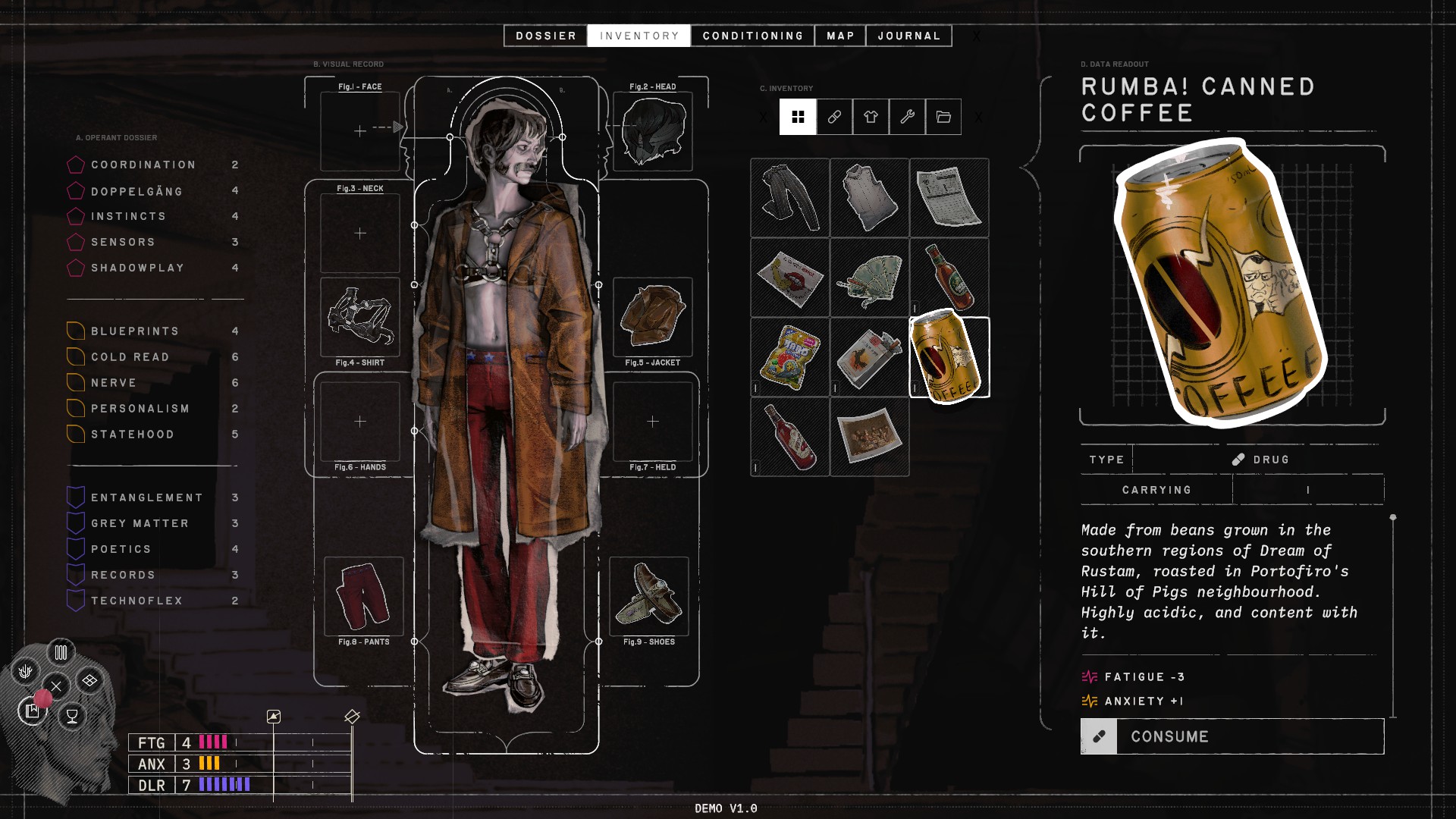Viewport: 1456px width, 819px height.
Task: Open the Dossier tab
Action: 545,36
